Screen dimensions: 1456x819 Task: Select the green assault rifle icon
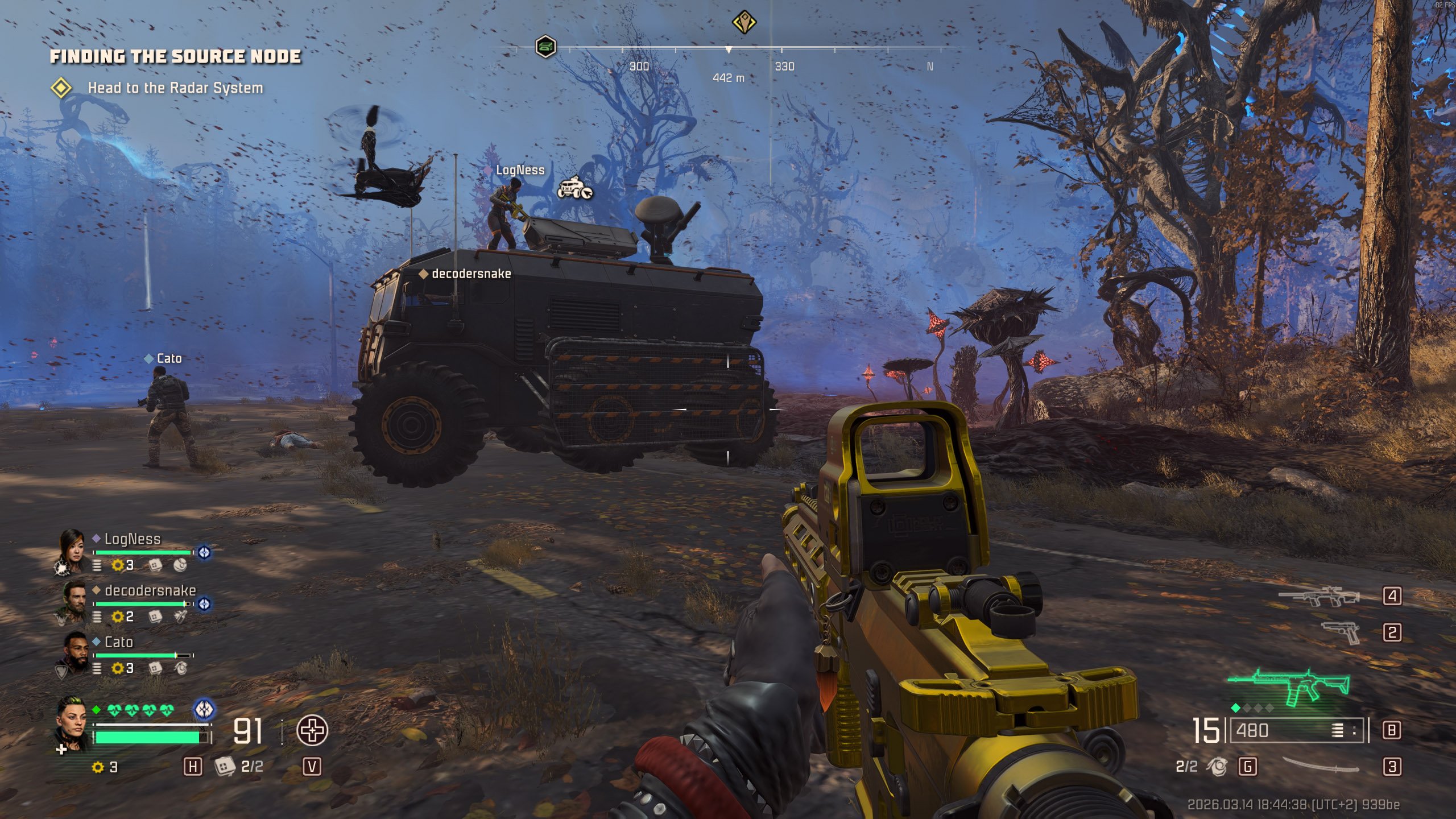click(x=1290, y=687)
